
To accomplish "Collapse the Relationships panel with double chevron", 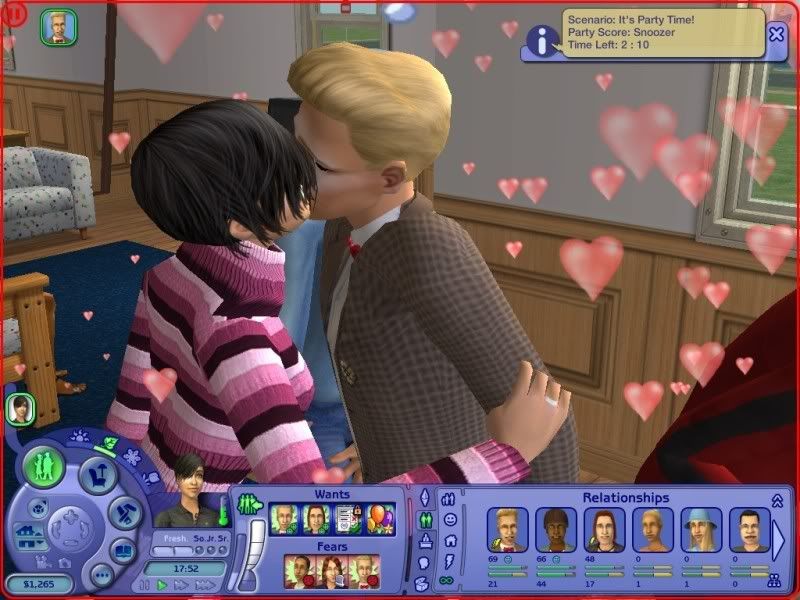I will tap(778, 499).
